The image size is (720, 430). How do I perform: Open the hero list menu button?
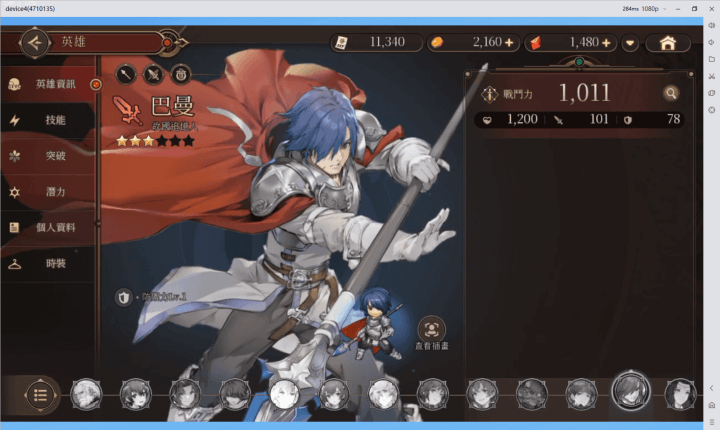point(40,393)
